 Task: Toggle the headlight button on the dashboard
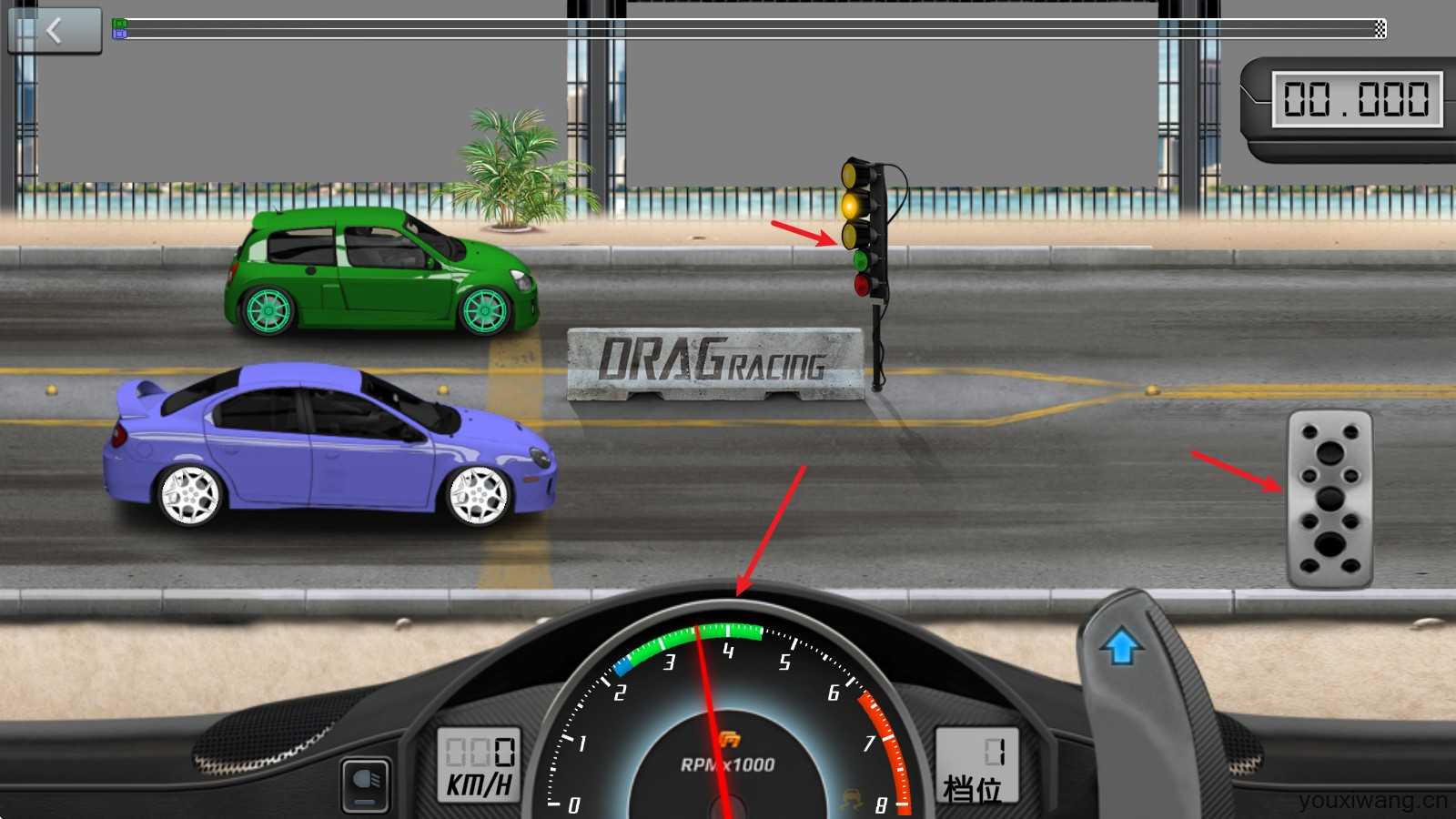(366, 784)
